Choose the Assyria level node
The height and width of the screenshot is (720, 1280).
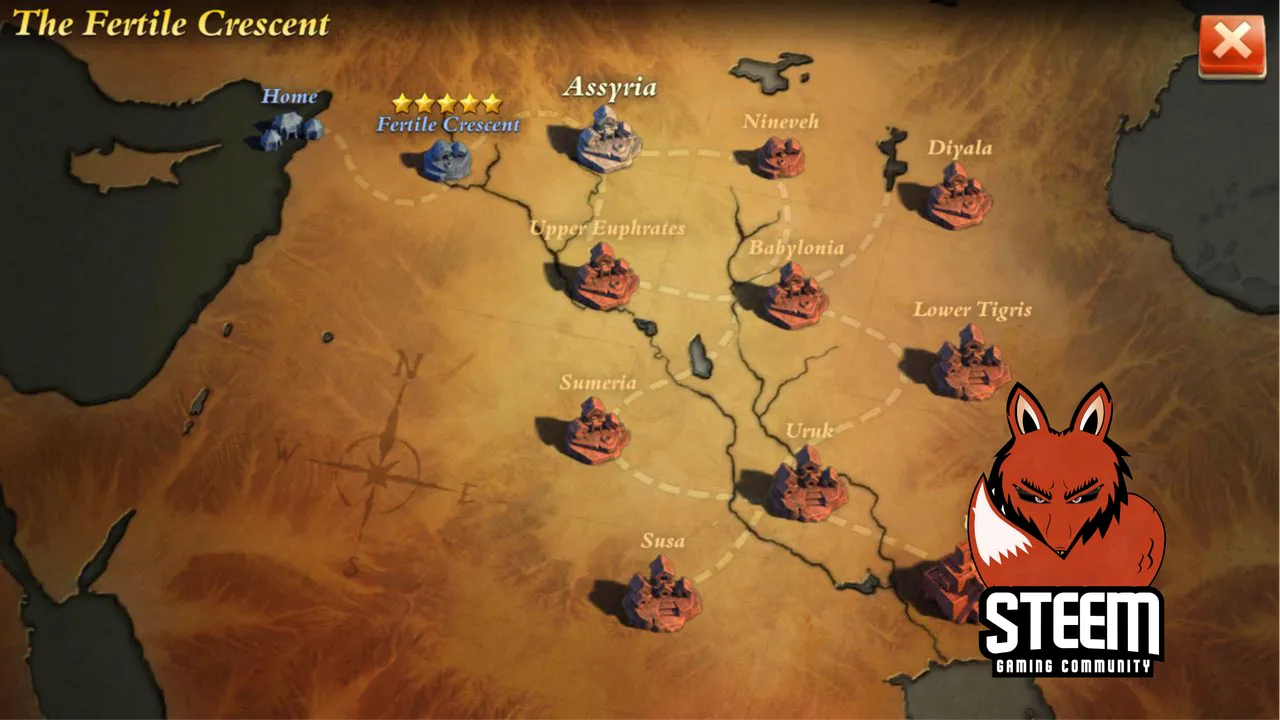[x=609, y=142]
